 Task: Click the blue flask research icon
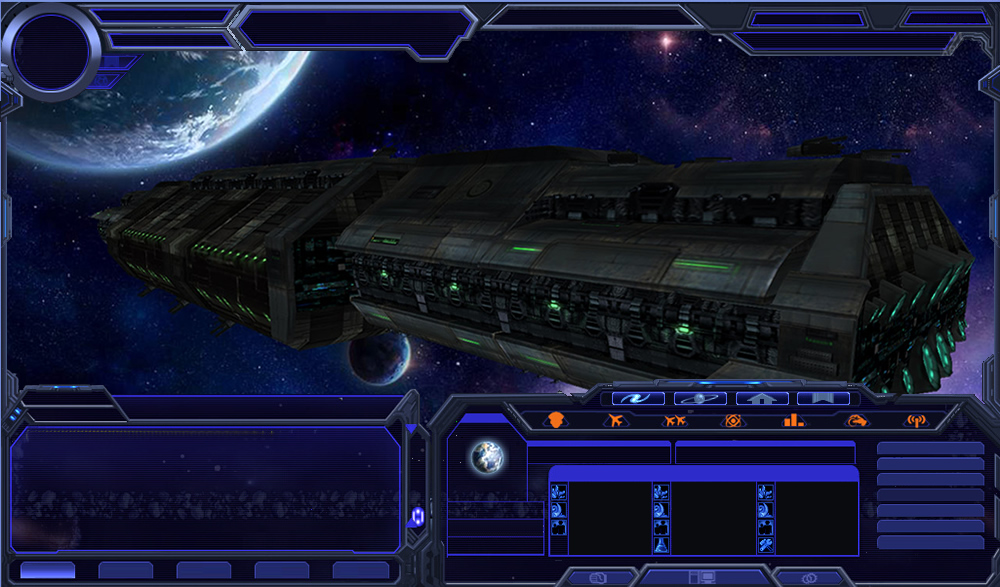(x=661, y=544)
